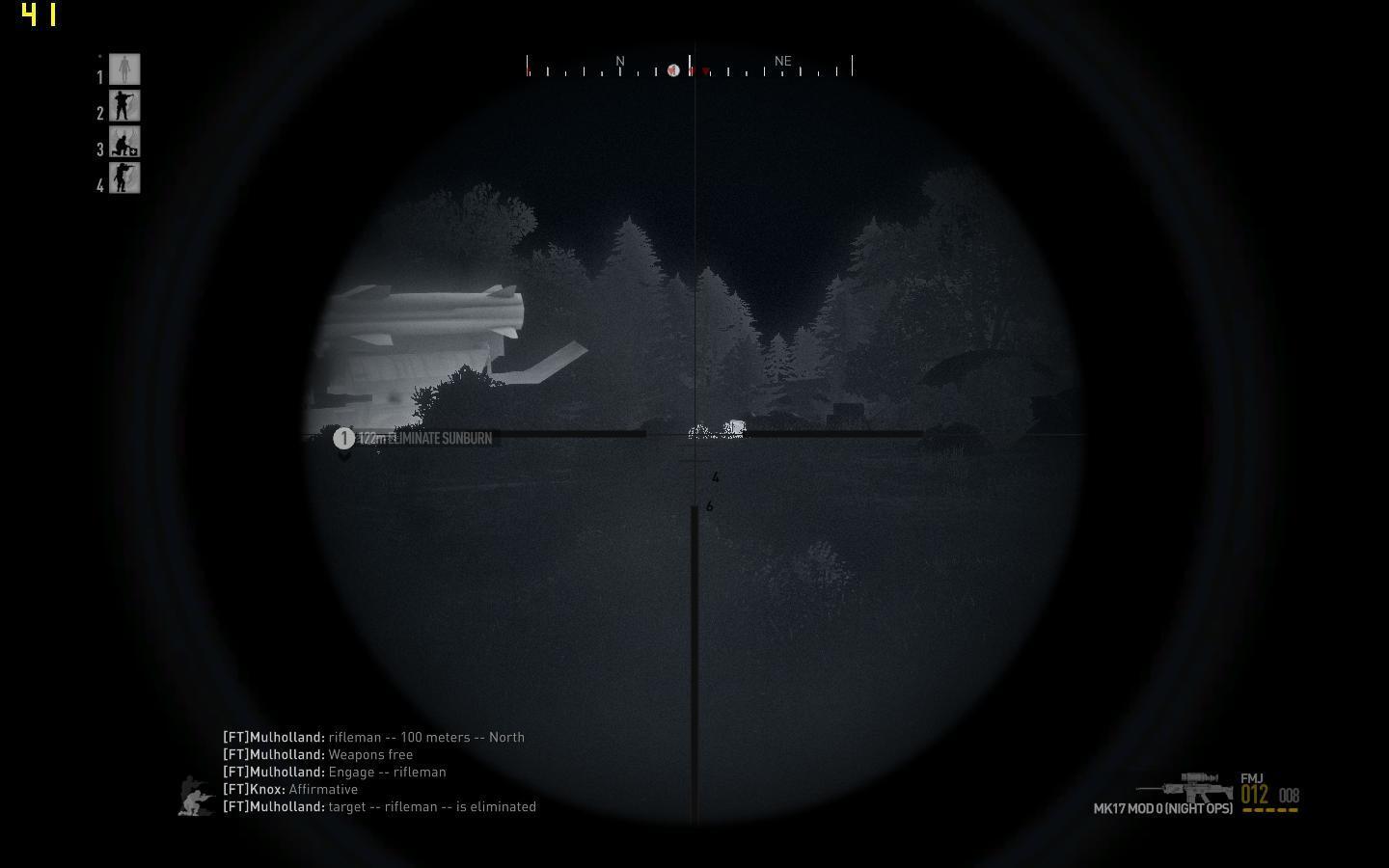Select squad member 2 portrait
The image size is (1389, 868).
click(x=124, y=106)
